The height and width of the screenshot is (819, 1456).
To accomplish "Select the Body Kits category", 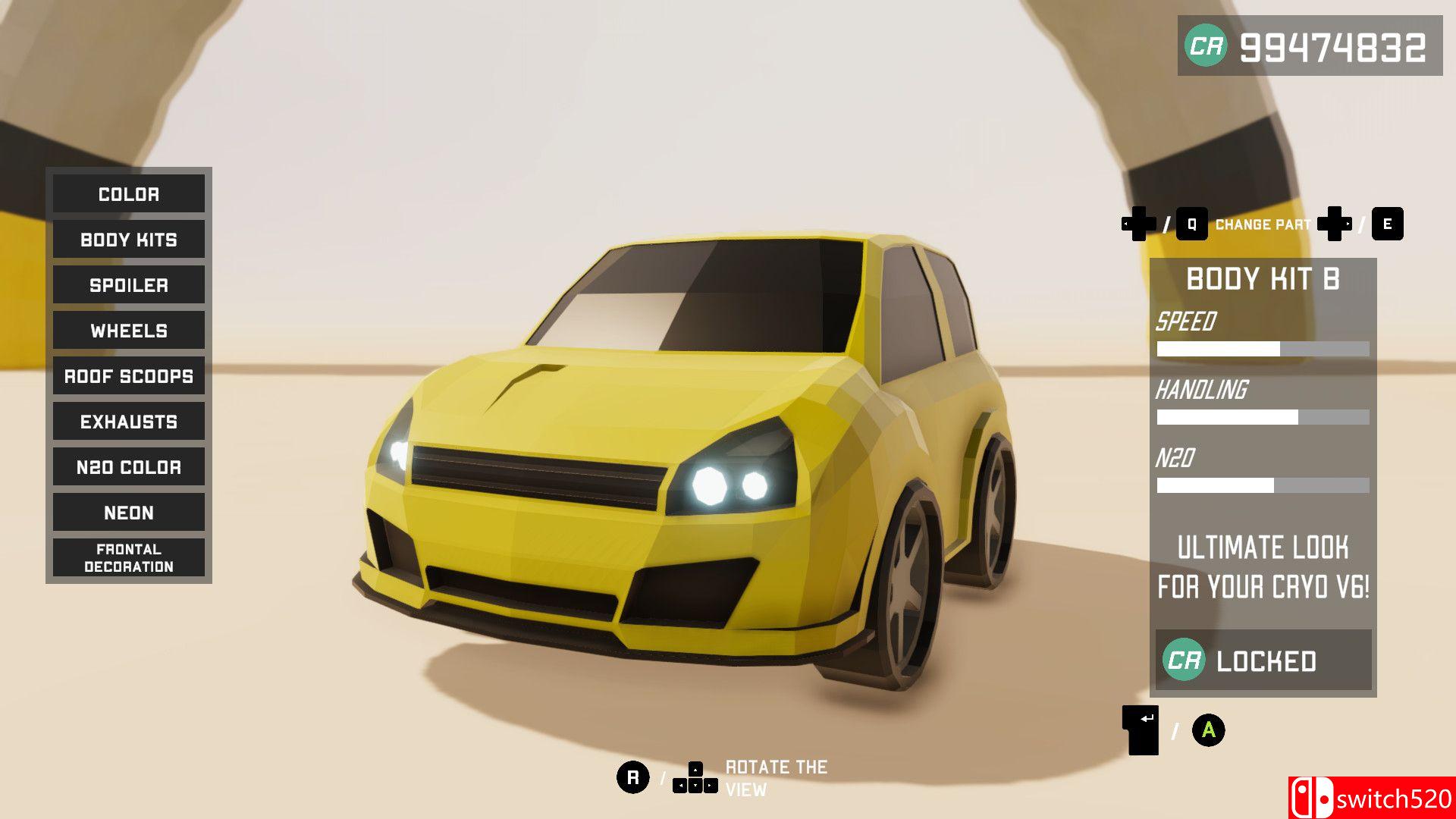I will 129,240.
